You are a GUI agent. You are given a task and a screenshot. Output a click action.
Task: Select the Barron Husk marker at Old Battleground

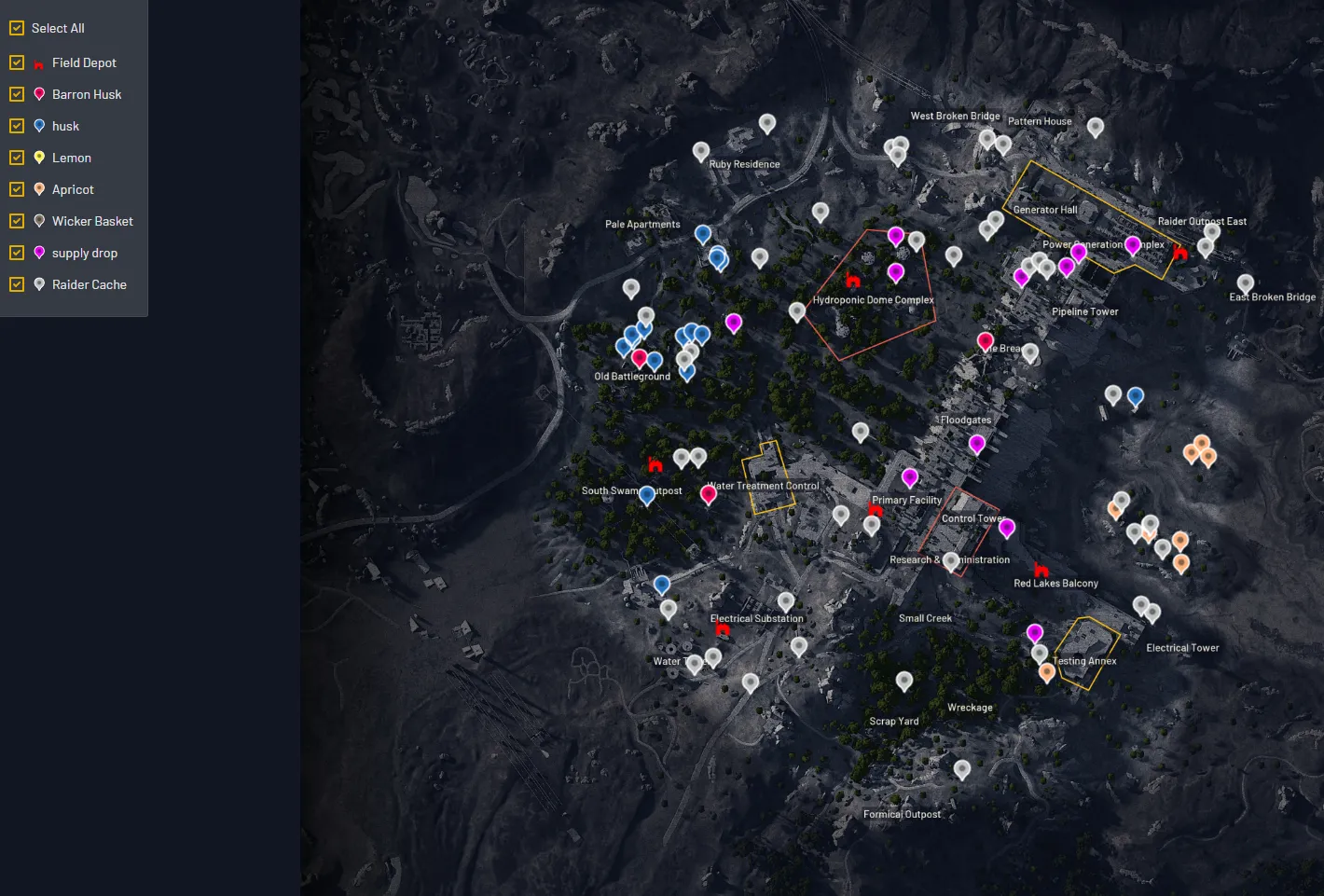click(x=639, y=357)
